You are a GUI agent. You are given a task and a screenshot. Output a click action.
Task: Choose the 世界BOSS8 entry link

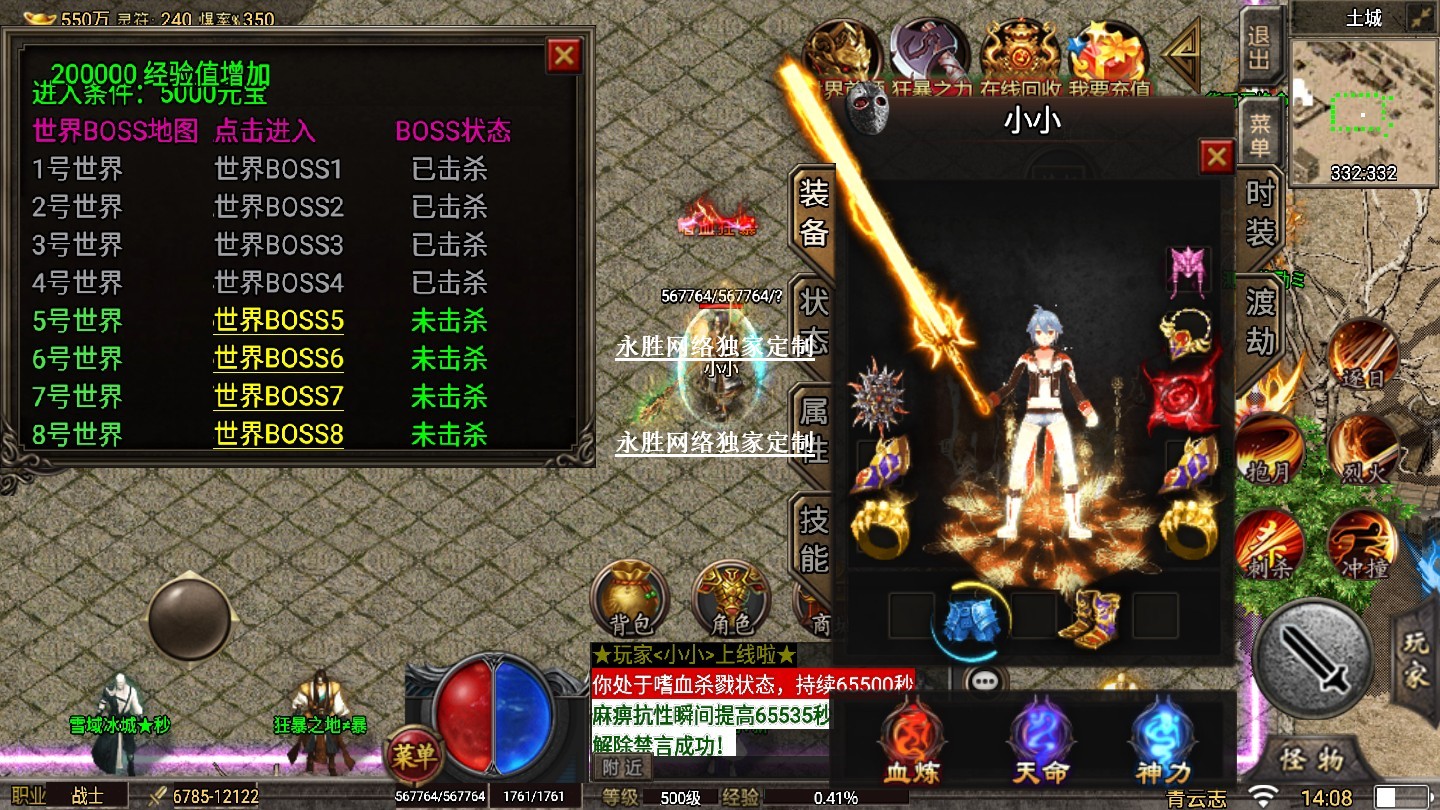click(x=278, y=435)
